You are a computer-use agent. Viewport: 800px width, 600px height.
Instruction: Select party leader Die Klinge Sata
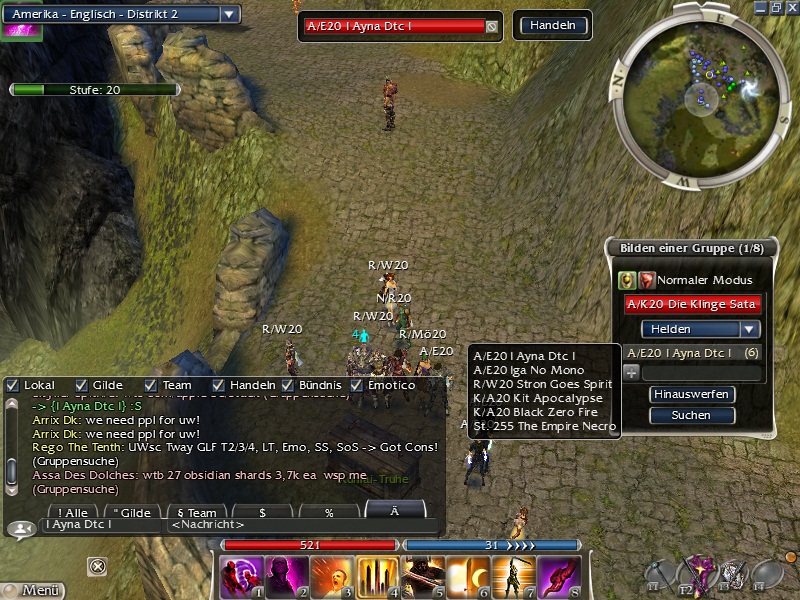(x=692, y=304)
